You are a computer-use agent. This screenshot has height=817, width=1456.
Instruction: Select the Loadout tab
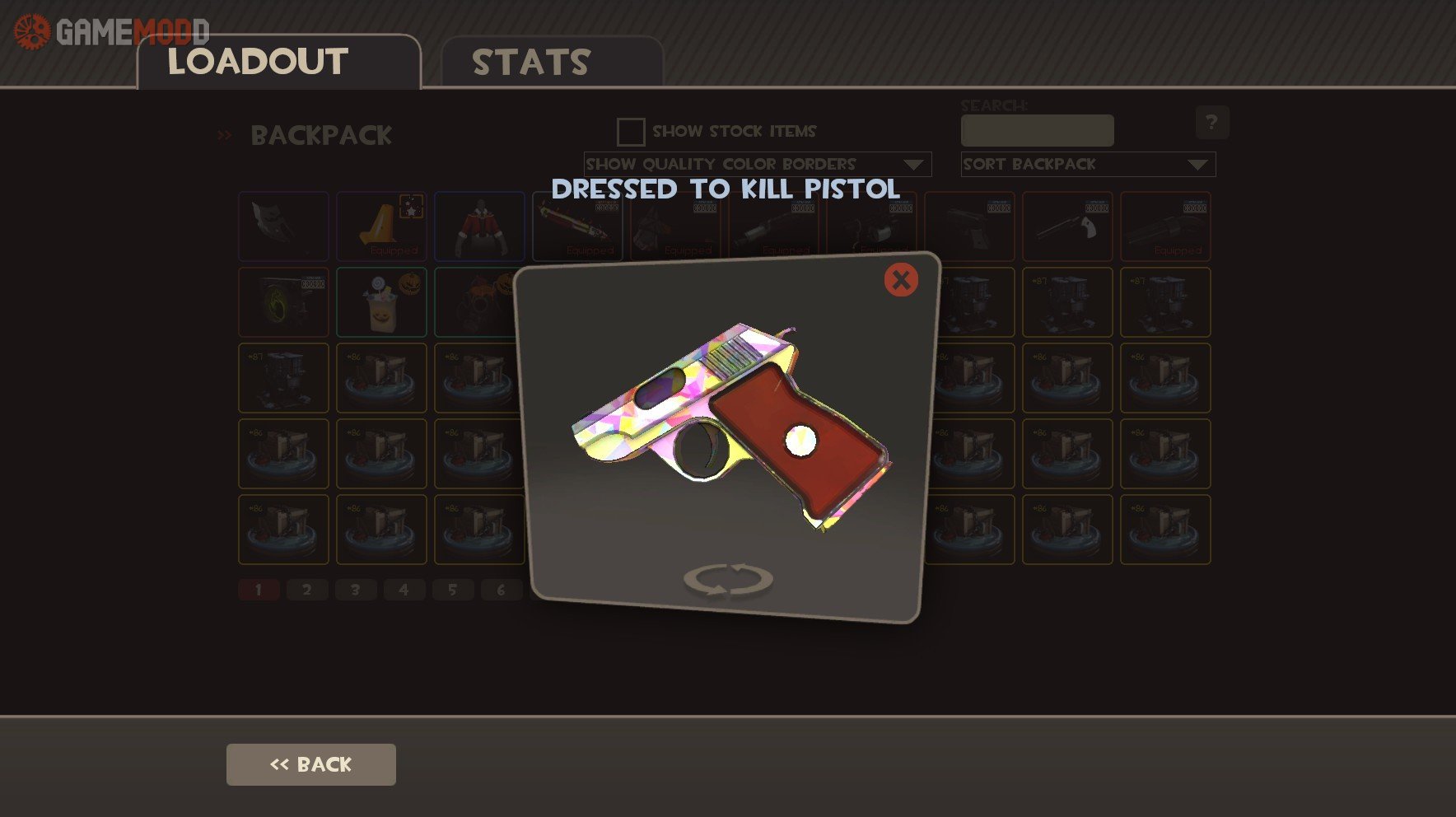click(x=258, y=63)
